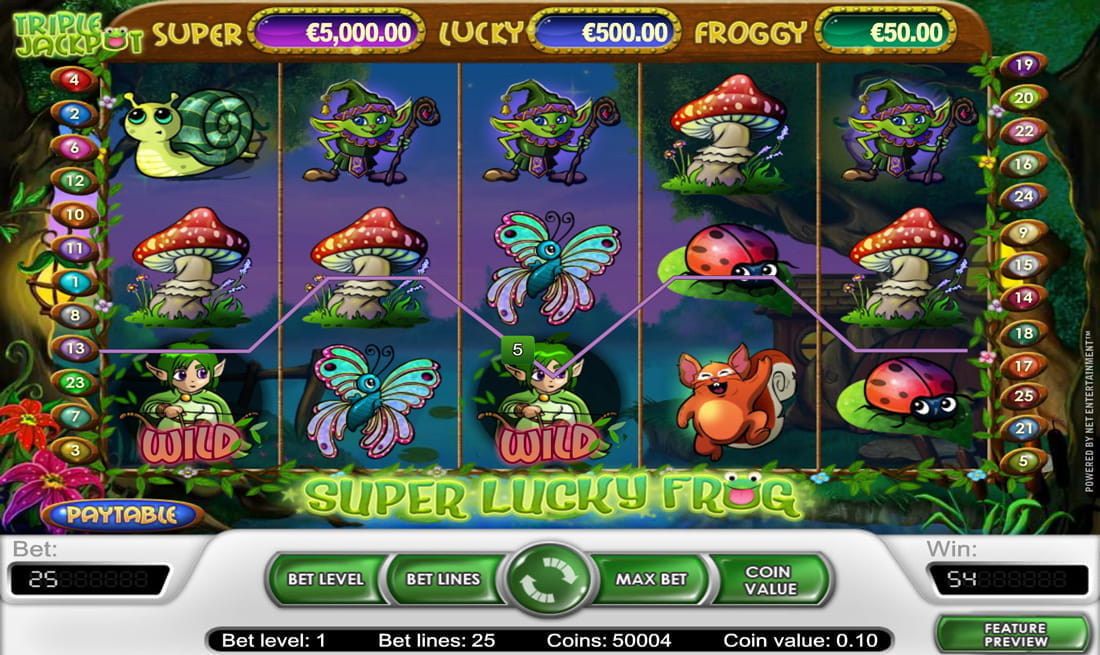Select payline number 4
This screenshot has height=655, width=1100.
[76, 80]
